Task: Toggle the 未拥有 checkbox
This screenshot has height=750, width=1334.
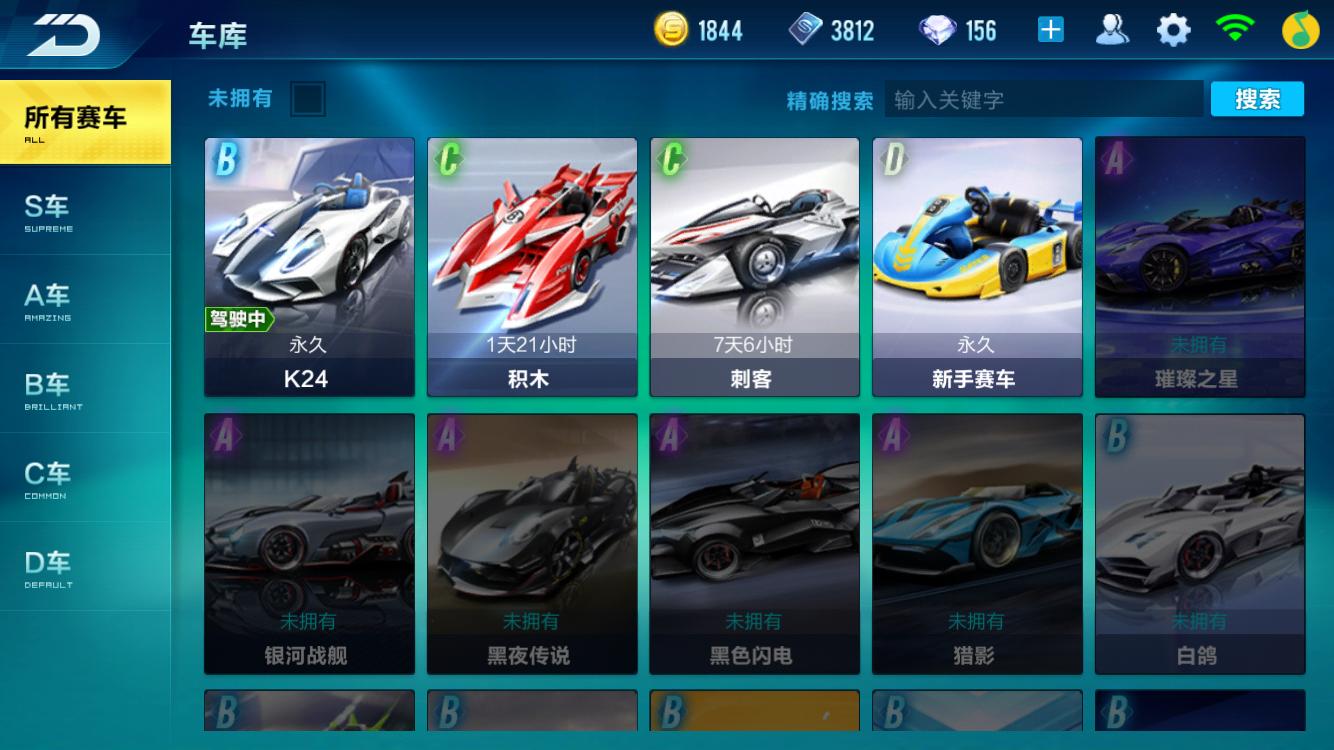Action: [307, 99]
